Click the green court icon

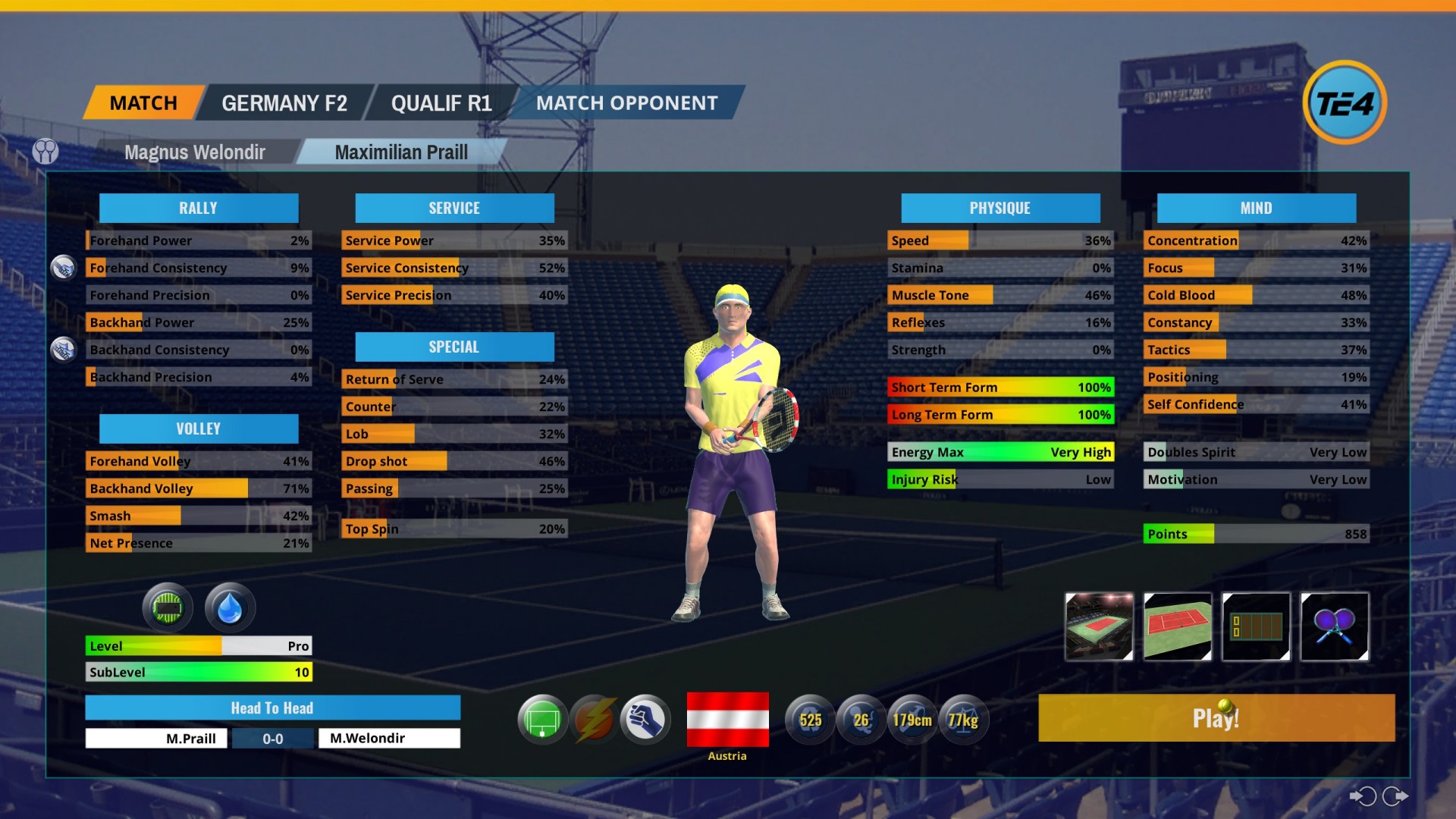tap(542, 719)
